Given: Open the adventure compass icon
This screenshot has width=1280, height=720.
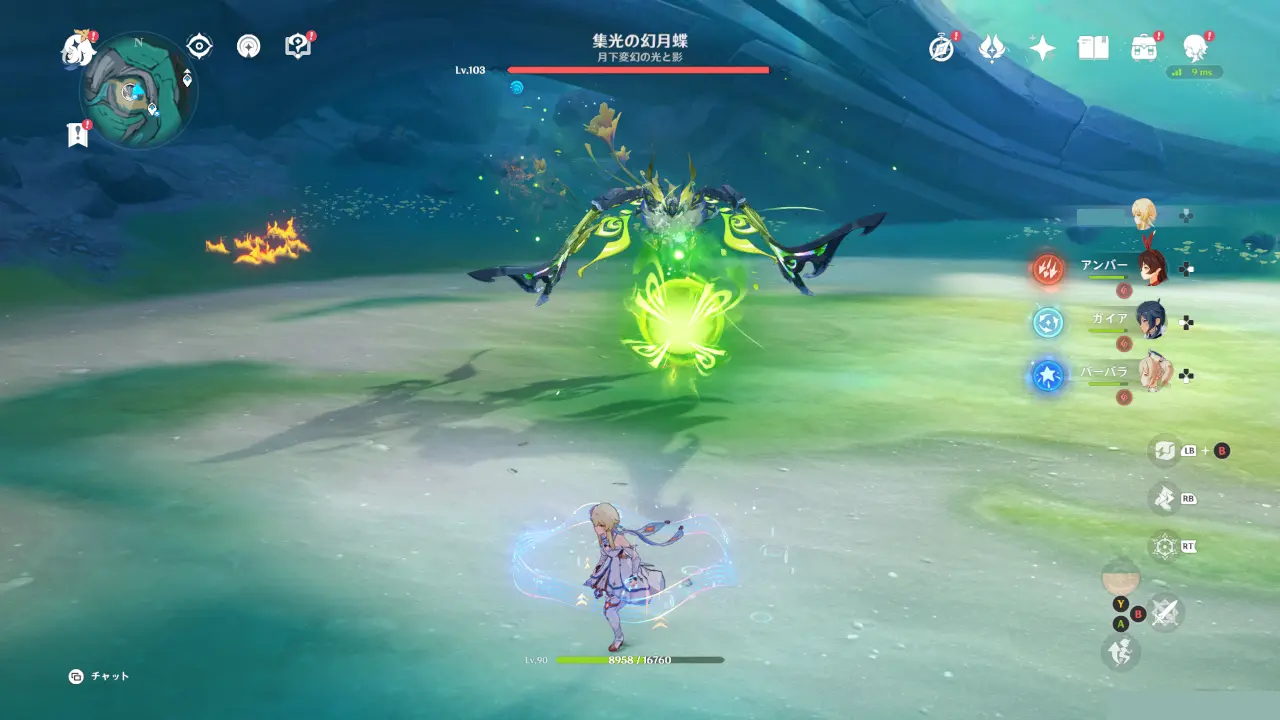Looking at the screenshot, I should coord(941,48).
